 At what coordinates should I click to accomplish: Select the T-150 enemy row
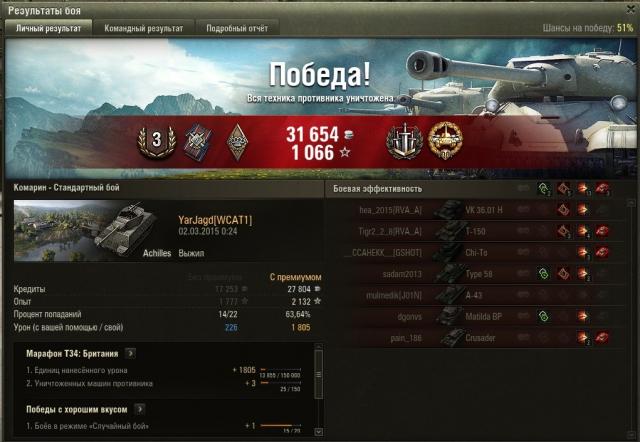click(x=470, y=231)
